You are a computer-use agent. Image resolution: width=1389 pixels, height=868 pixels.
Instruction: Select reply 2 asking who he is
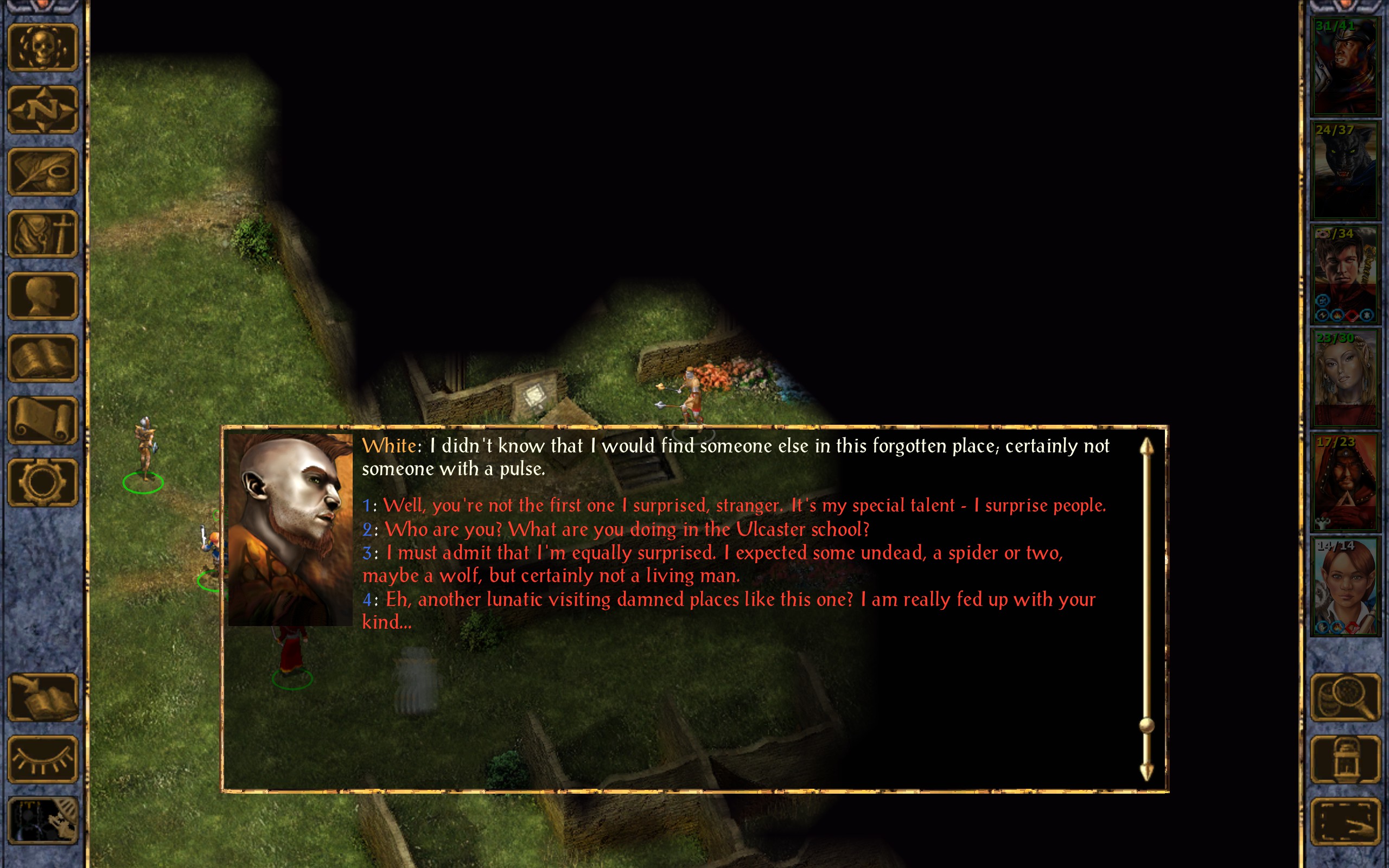[x=626, y=529]
